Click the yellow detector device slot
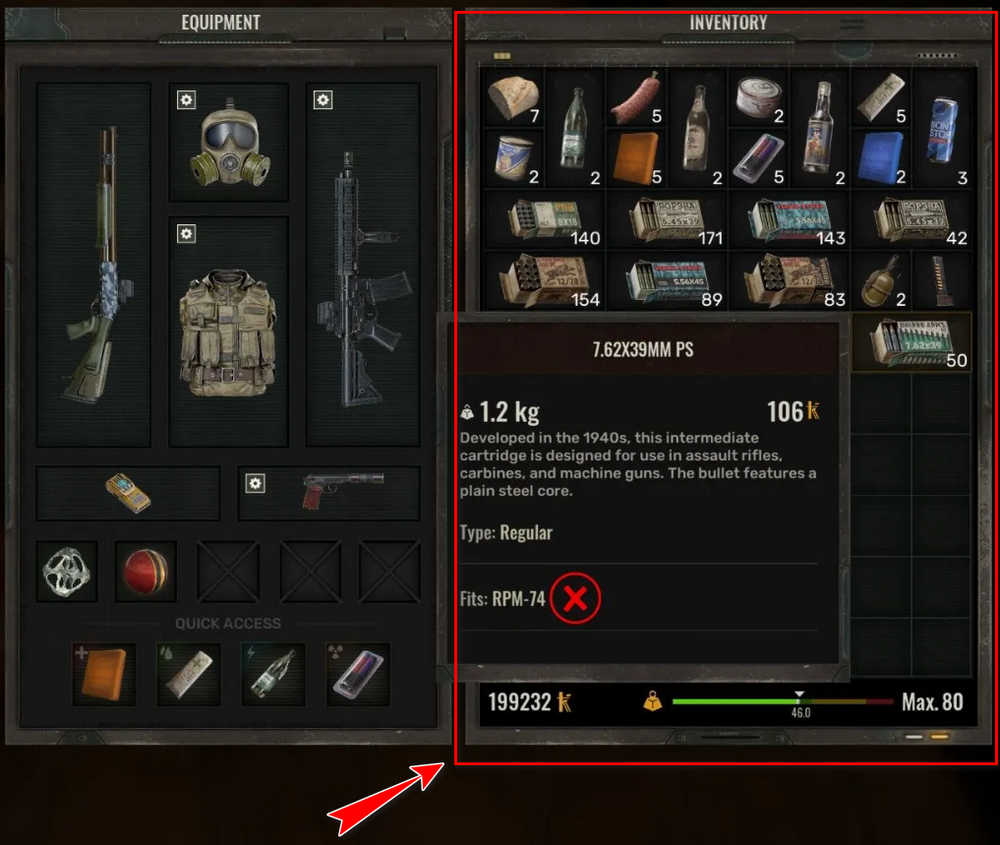 (x=128, y=493)
